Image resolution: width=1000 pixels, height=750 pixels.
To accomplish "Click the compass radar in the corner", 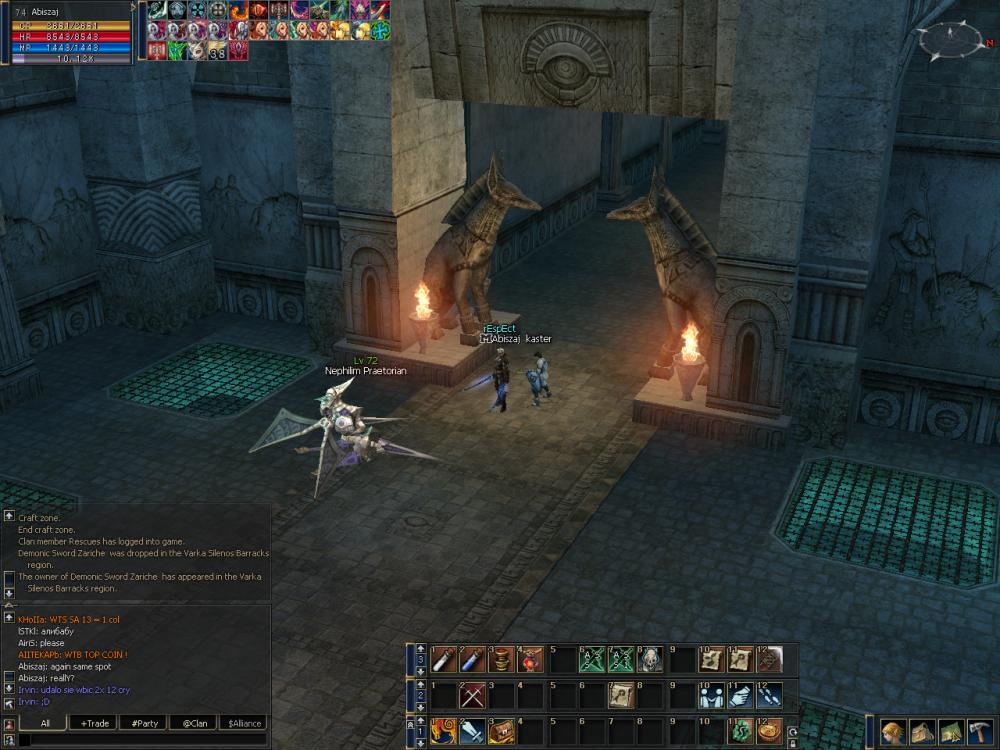I will pos(952,42).
